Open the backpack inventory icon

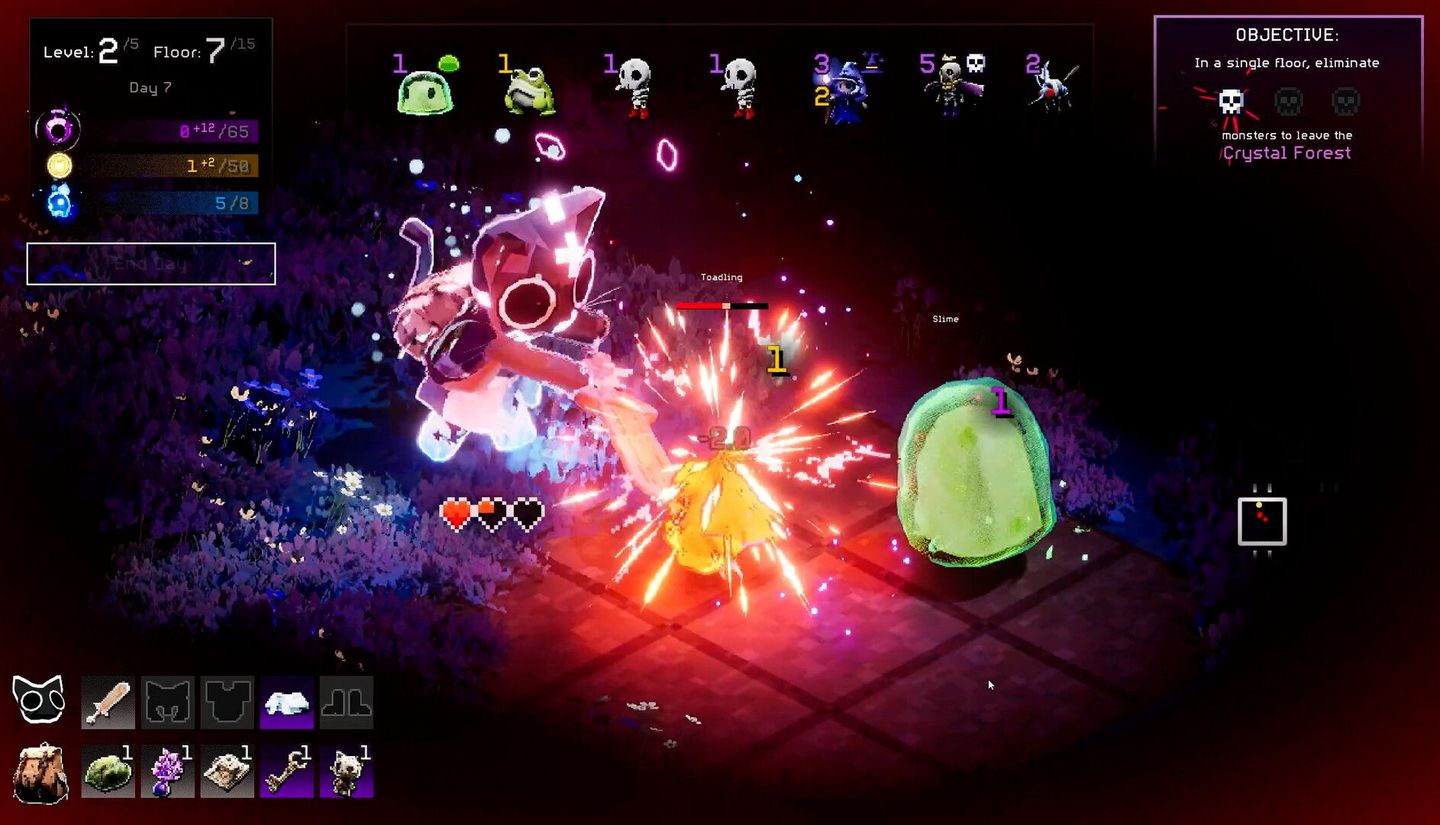40,770
